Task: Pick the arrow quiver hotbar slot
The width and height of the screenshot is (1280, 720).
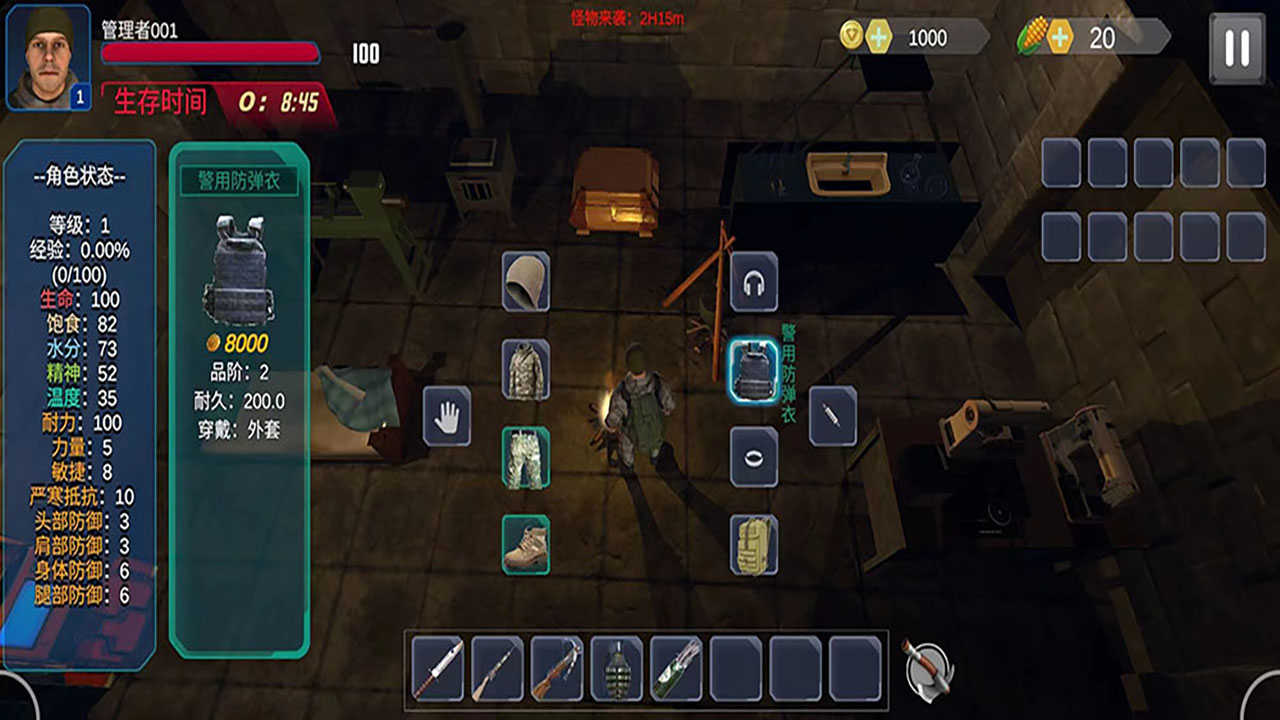Action: pyautogui.click(x=676, y=669)
